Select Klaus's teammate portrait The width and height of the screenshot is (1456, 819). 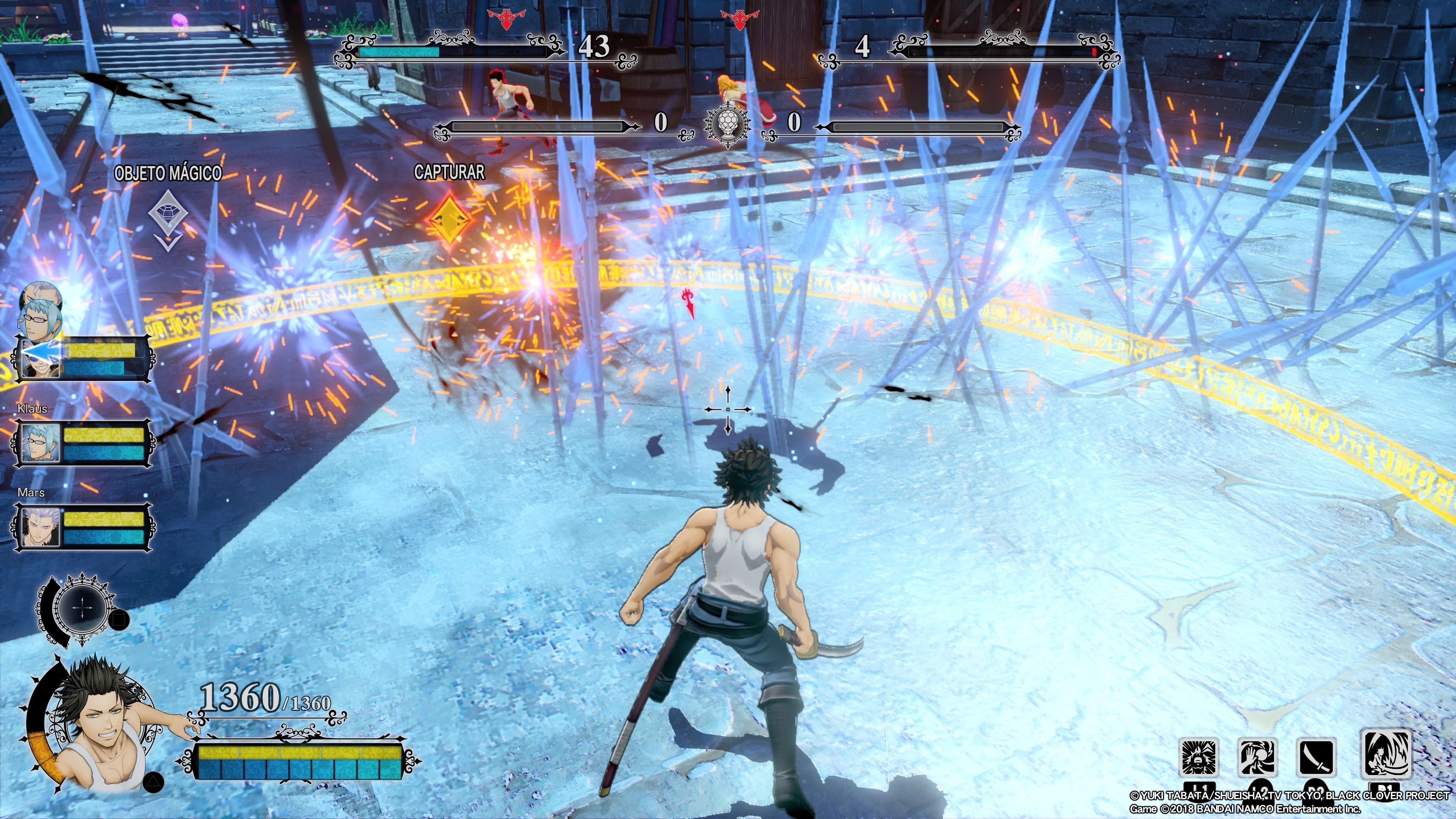point(39,442)
